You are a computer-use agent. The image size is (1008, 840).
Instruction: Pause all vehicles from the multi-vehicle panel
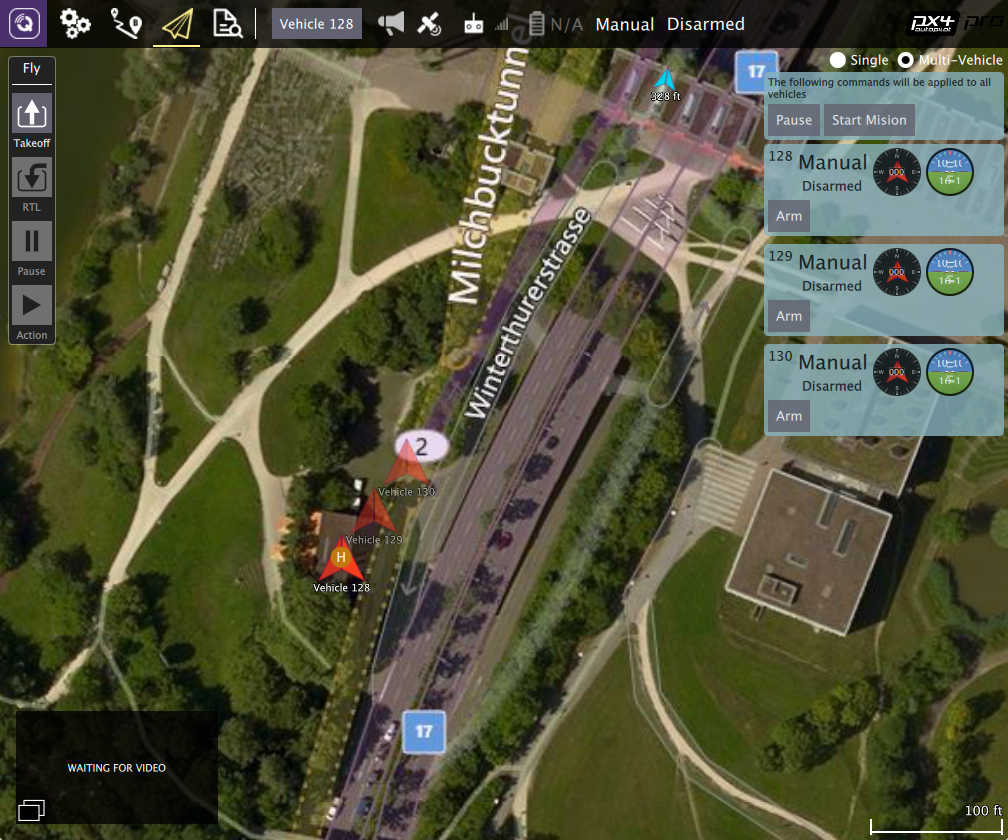794,120
